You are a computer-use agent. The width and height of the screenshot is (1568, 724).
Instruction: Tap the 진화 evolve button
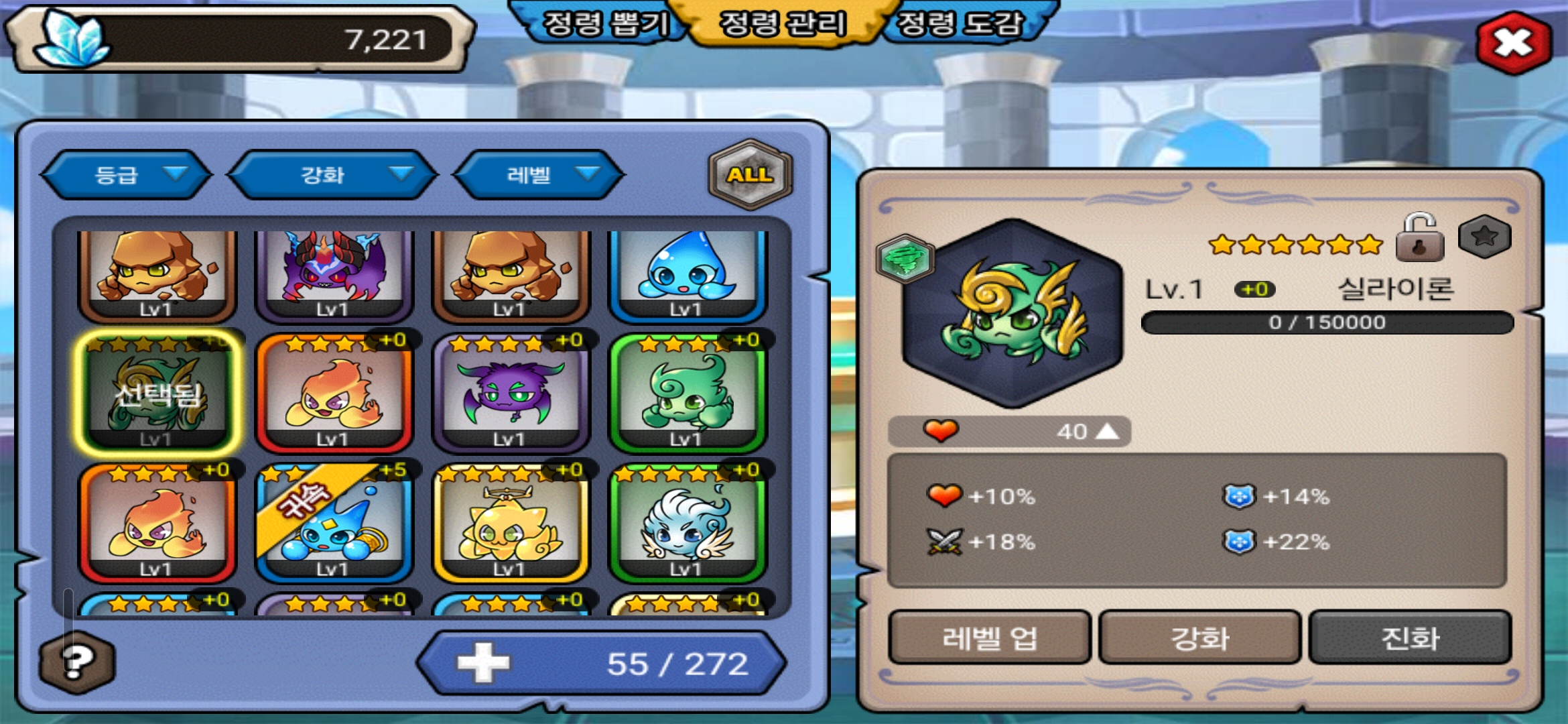pos(1410,638)
